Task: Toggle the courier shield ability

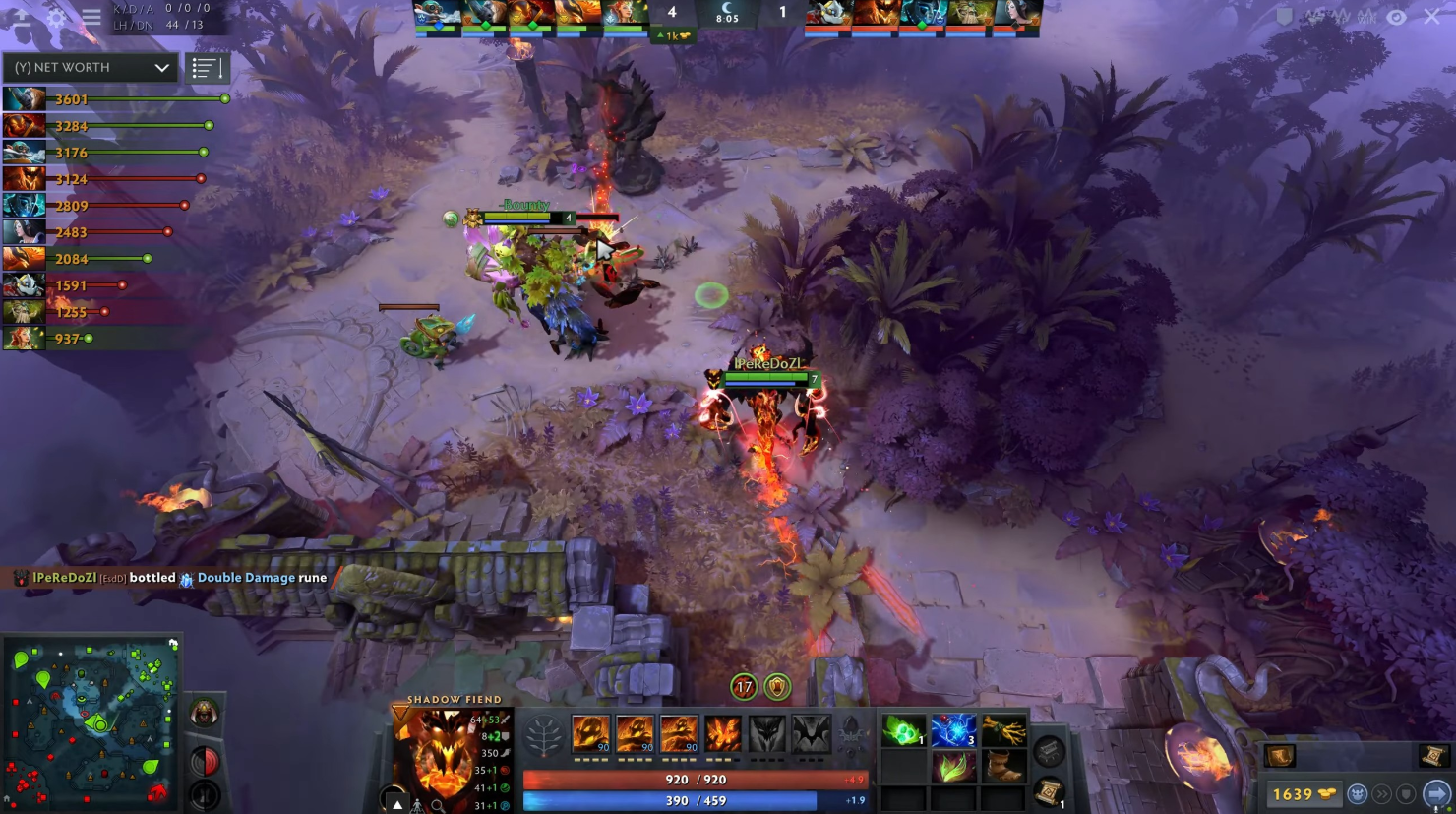Action: 1405,793
